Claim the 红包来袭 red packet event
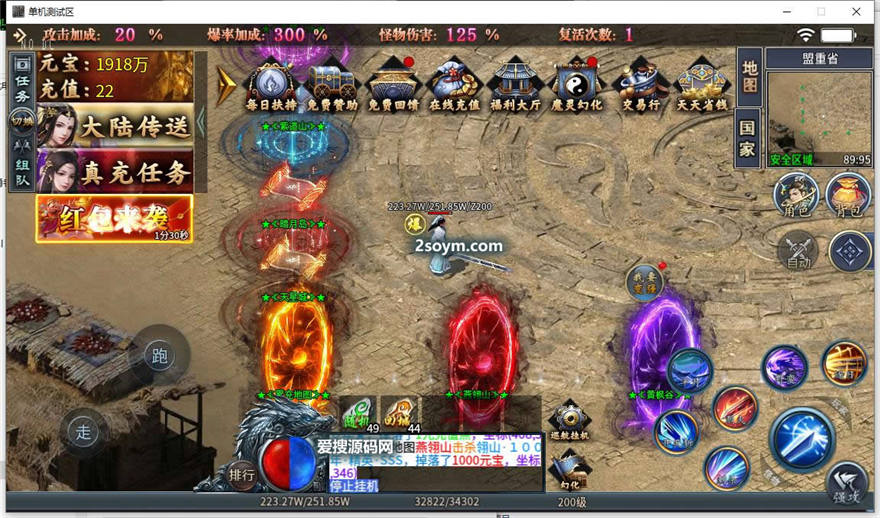The width and height of the screenshot is (880, 518). tap(114, 218)
